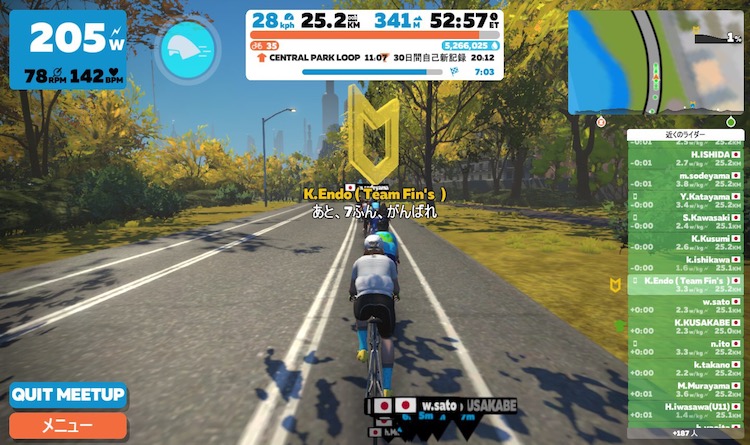Select m.sodeyama in the riders list
Viewport: 750px width, 445px height.
tap(686, 179)
